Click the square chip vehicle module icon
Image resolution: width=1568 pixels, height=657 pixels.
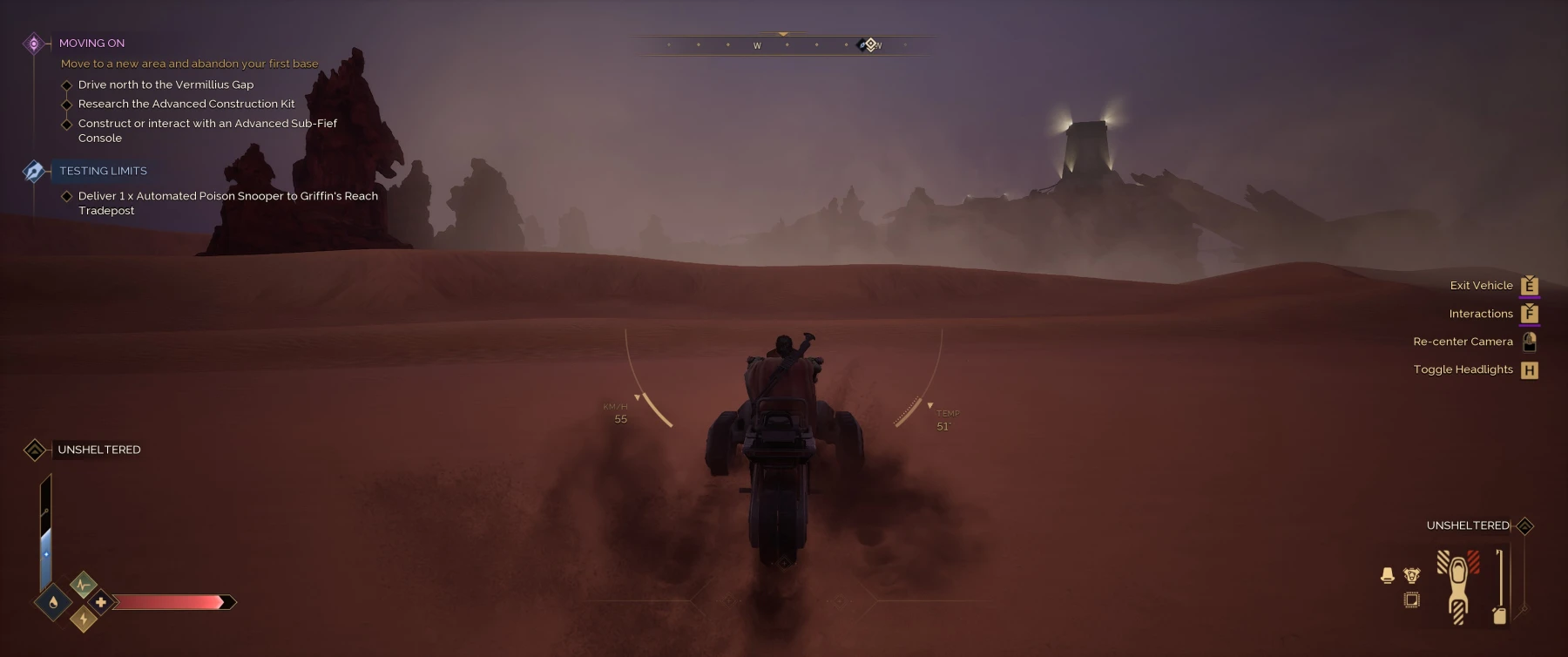tap(1412, 599)
